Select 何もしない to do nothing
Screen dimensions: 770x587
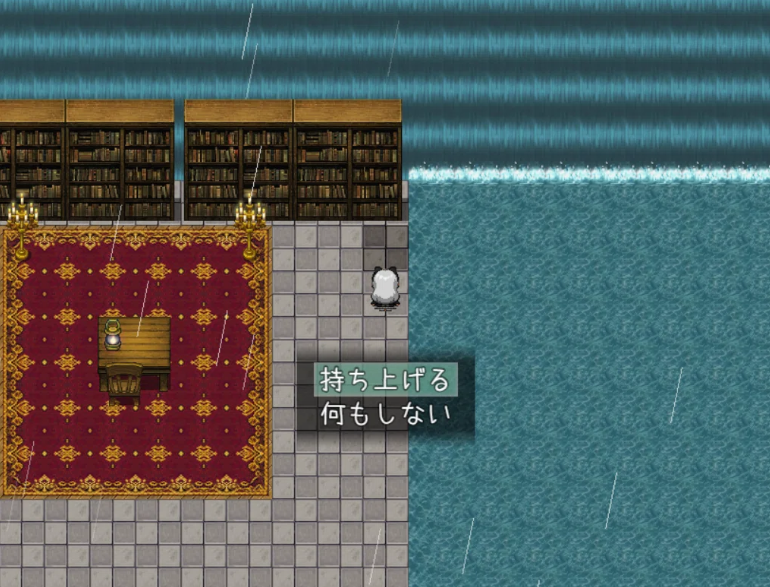(385, 414)
